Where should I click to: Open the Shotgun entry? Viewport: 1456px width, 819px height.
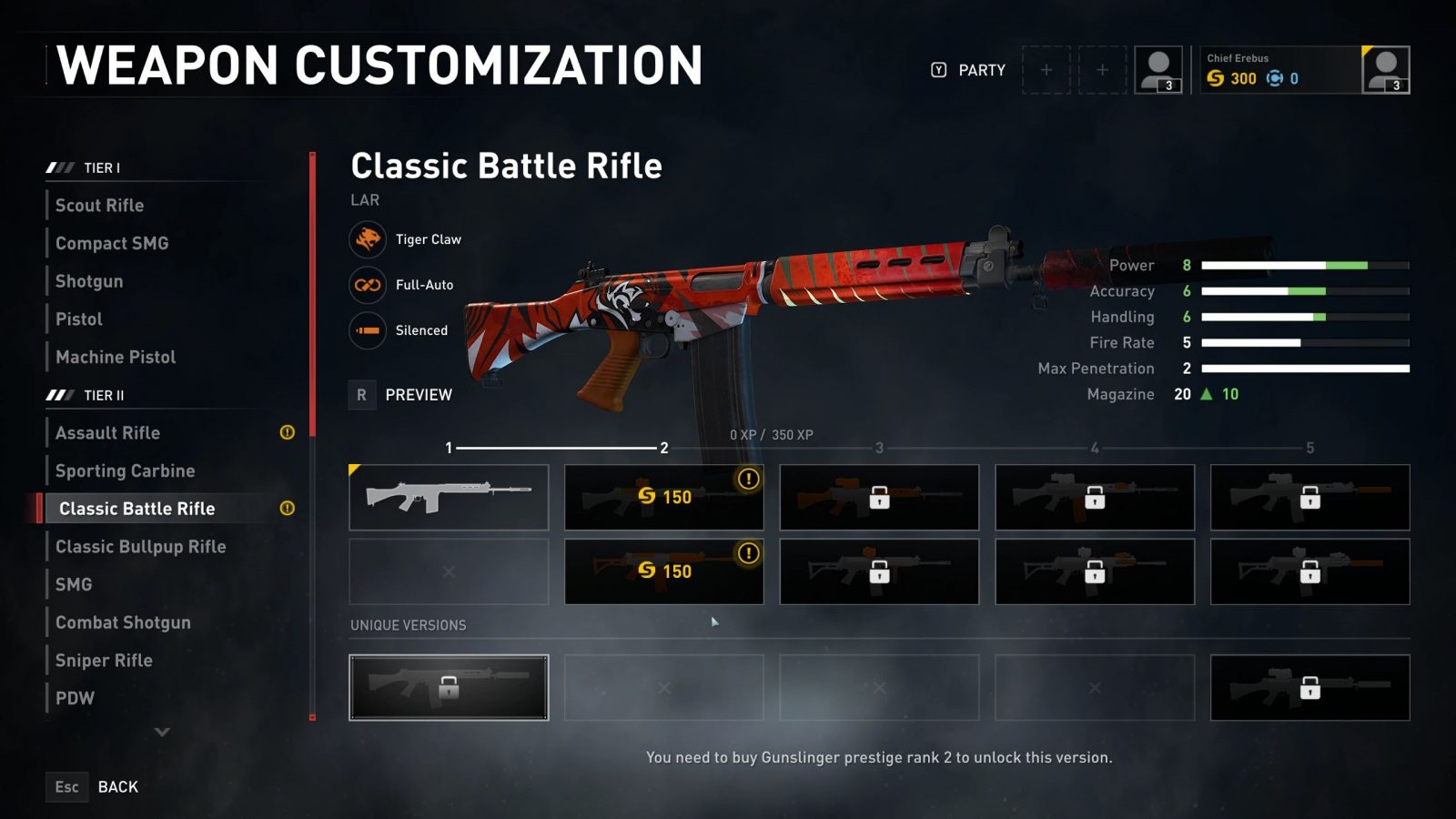point(89,282)
